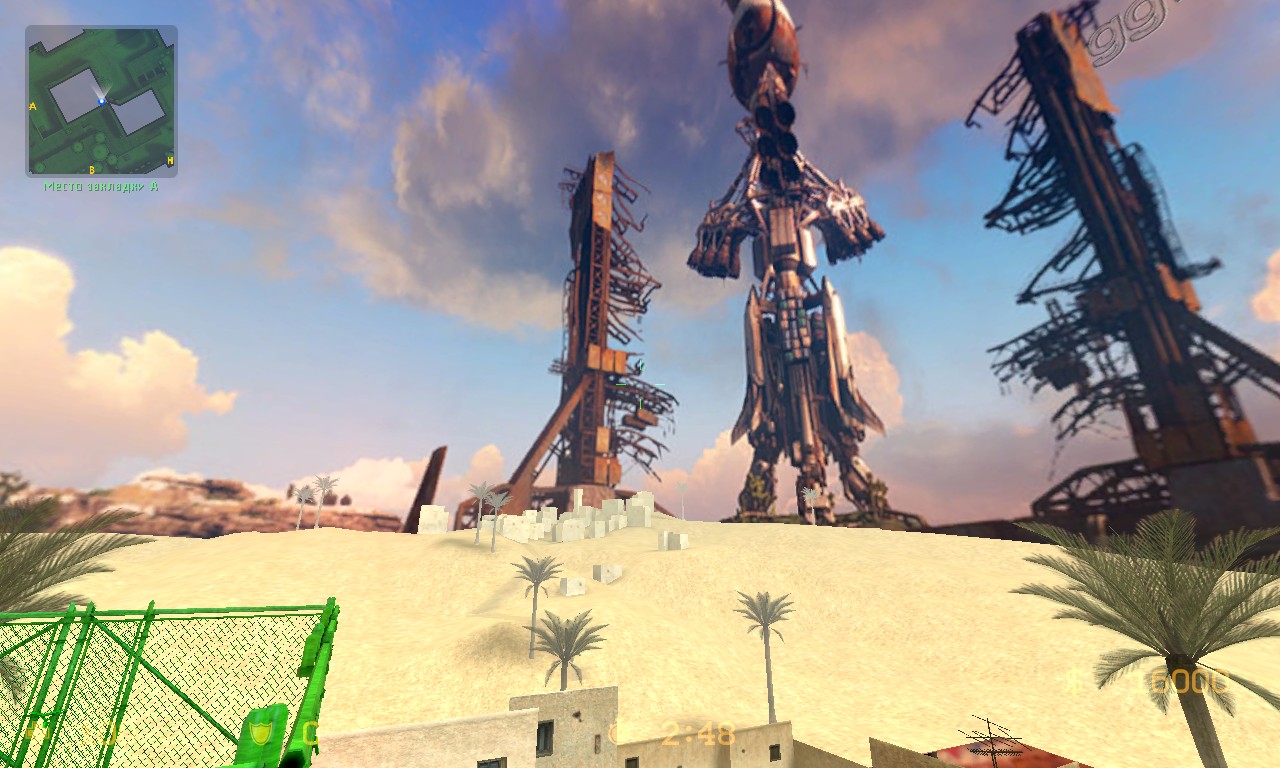Click the H marker on radar
Image resolution: width=1280 pixels, height=768 pixels.
[x=170, y=160]
